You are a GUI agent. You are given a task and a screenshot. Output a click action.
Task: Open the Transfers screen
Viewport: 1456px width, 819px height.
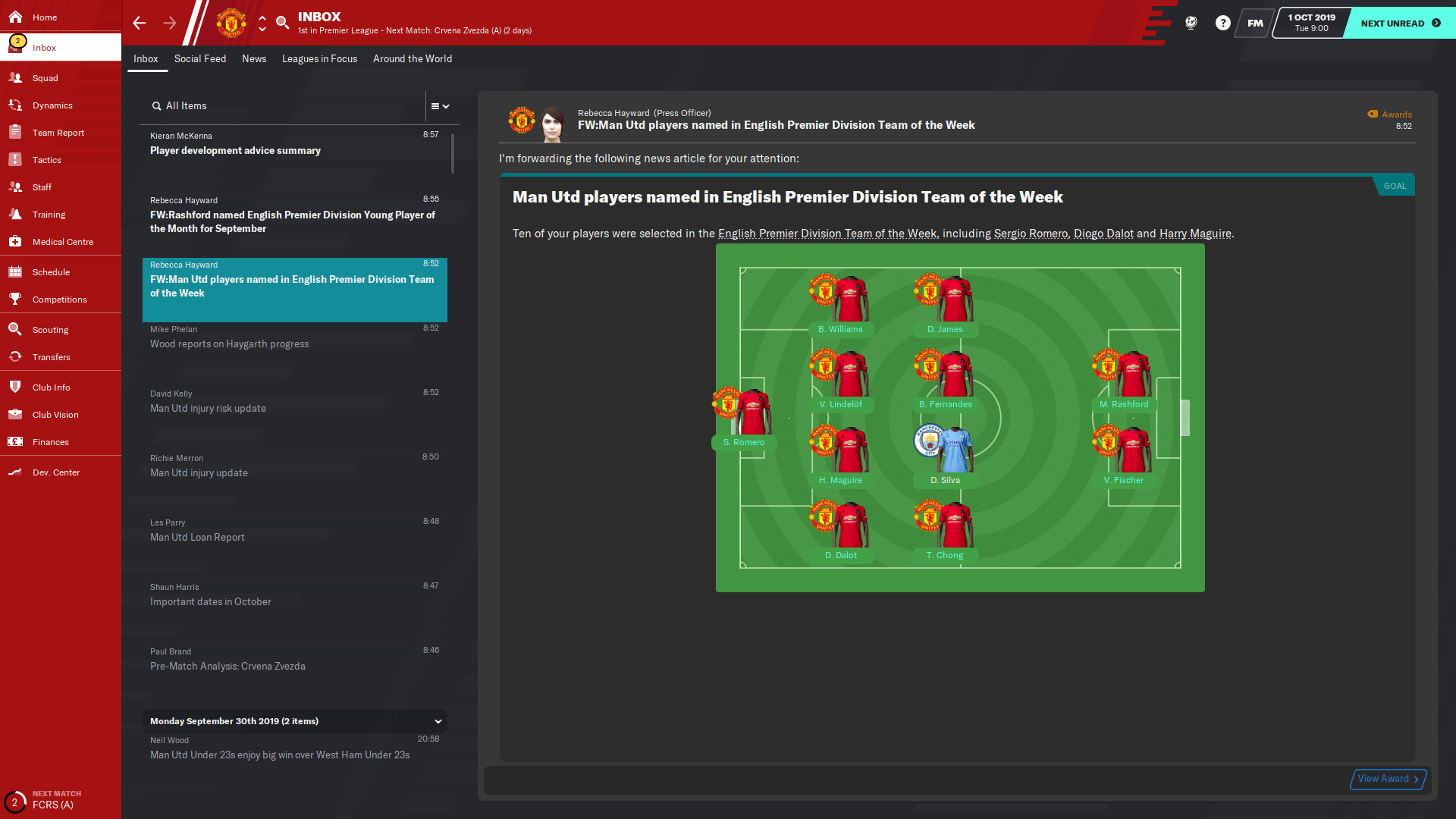[x=52, y=357]
